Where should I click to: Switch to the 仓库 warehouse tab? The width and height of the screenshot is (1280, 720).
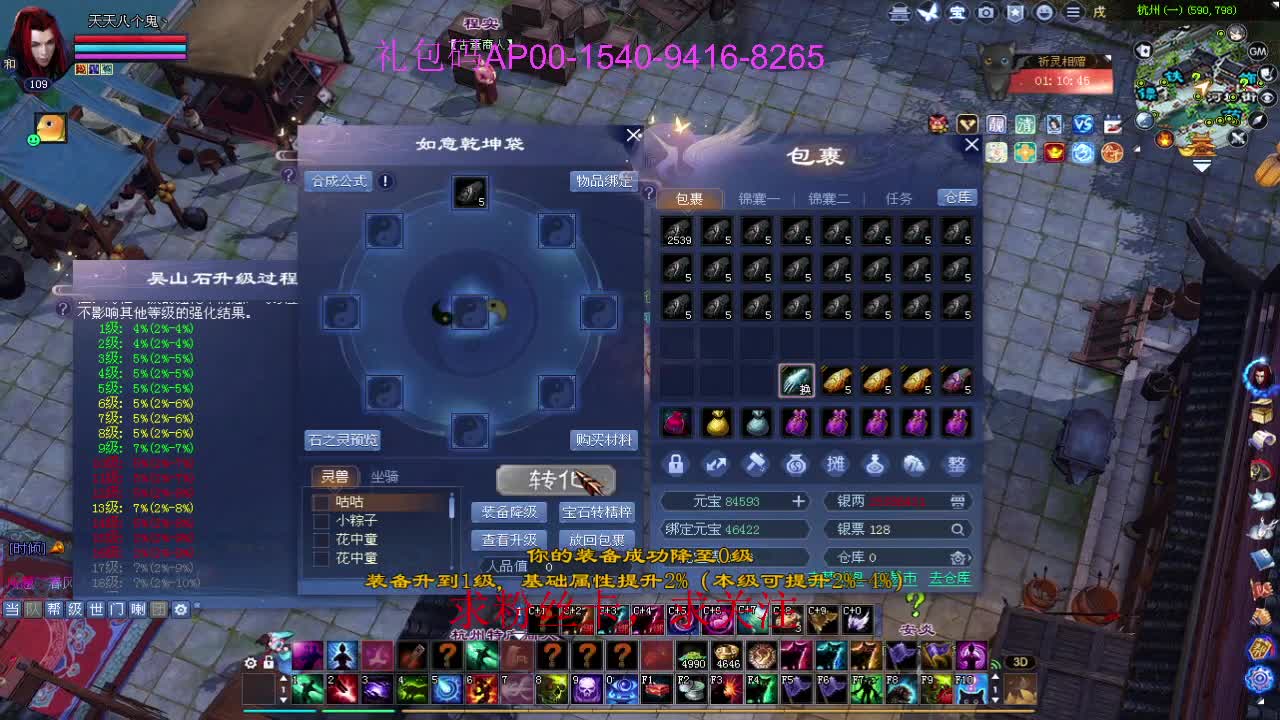coord(956,197)
